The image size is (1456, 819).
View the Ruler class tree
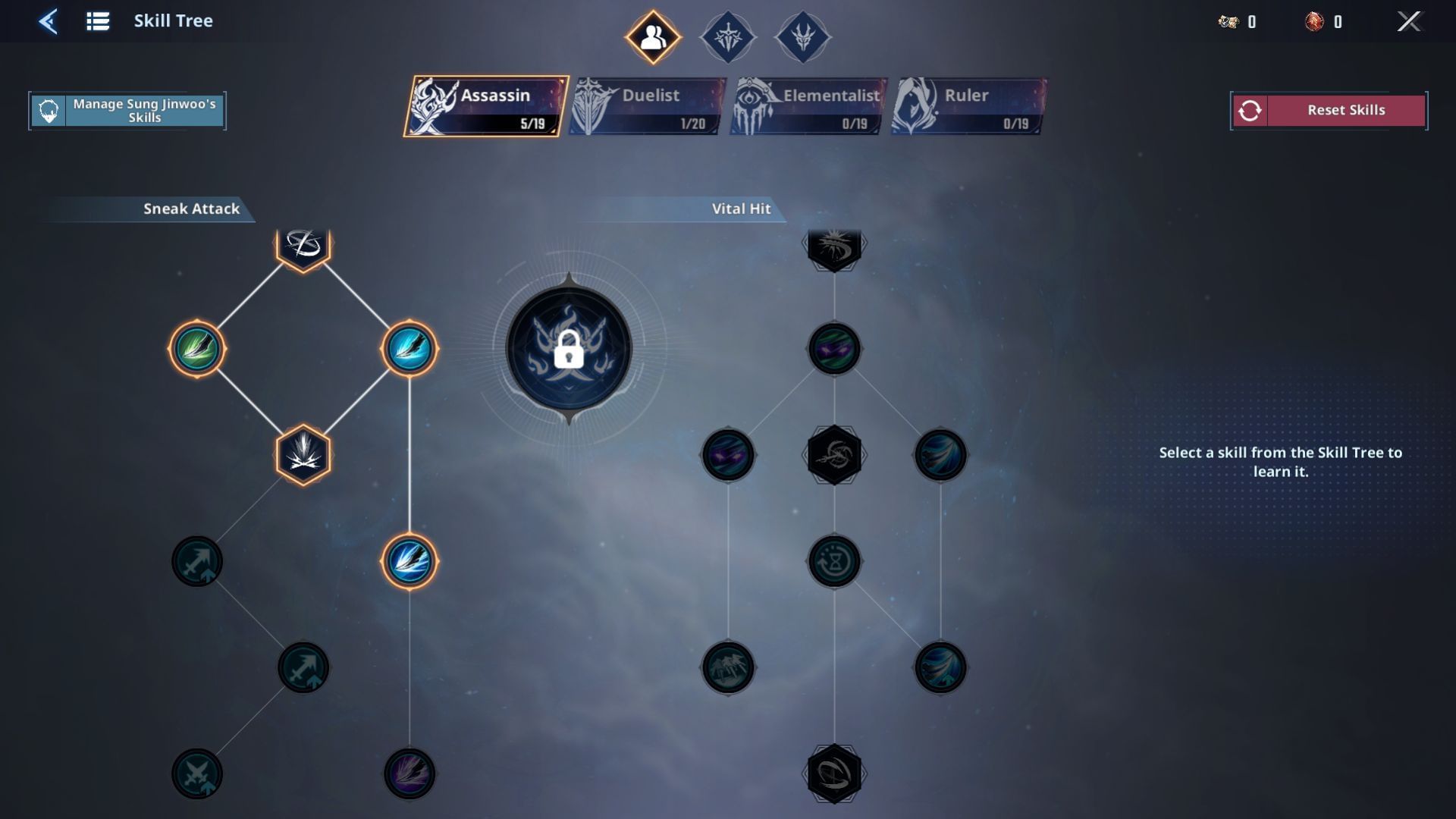[966, 106]
